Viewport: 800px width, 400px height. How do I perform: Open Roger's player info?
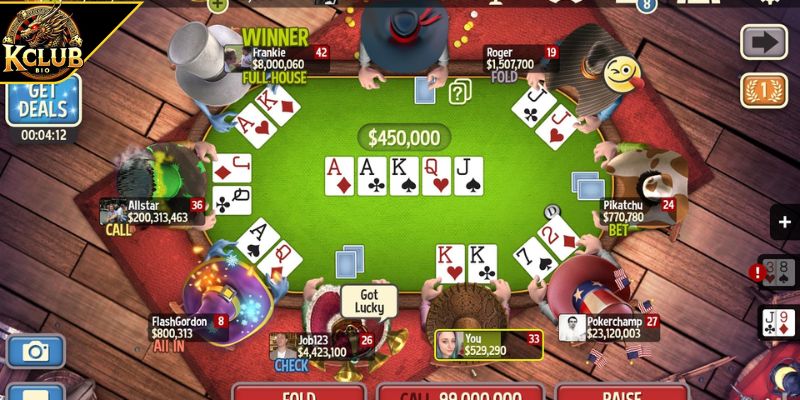coord(522,59)
